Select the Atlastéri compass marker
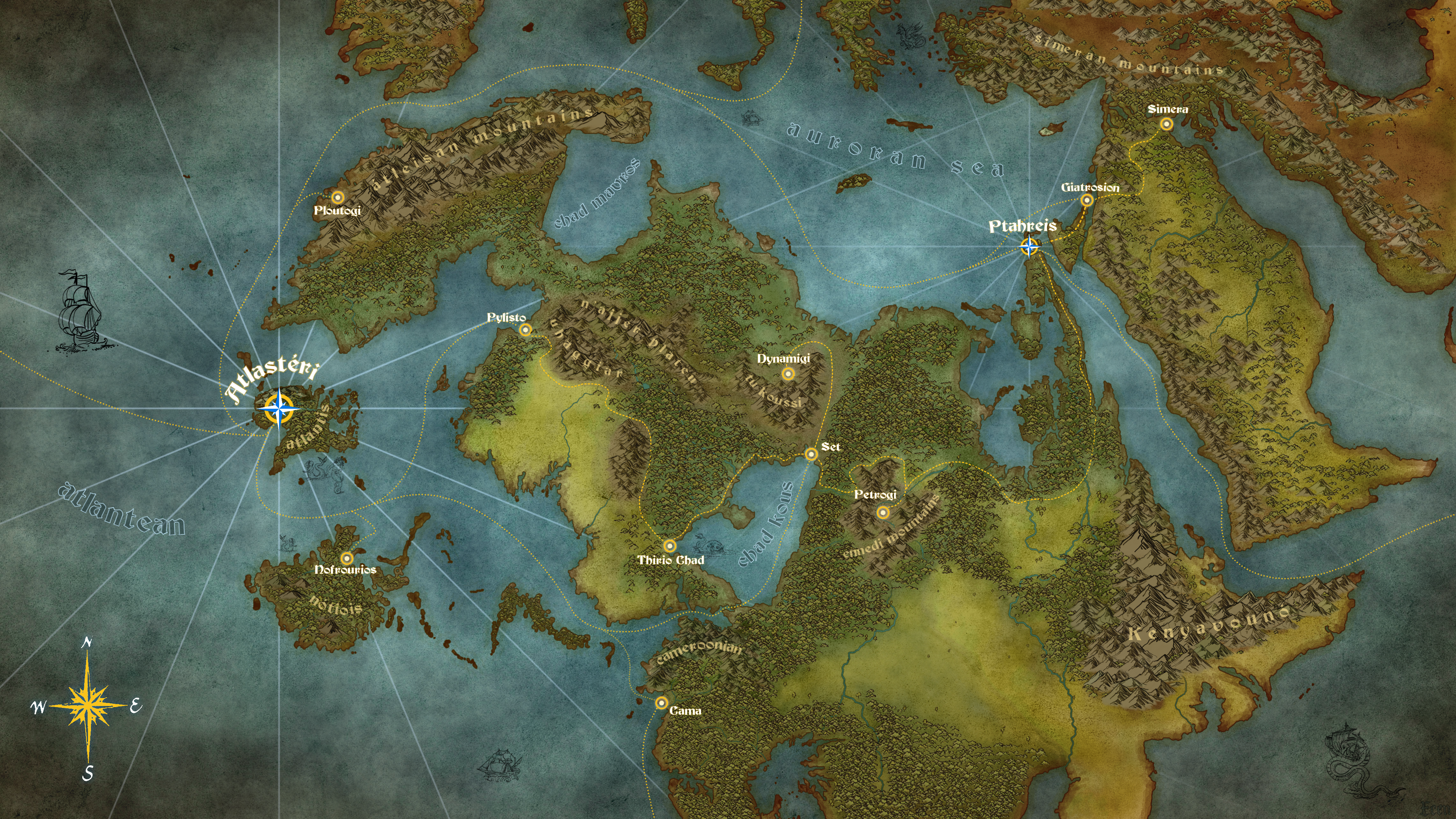This screenshot has width=1456, height=819. [279, 409]
